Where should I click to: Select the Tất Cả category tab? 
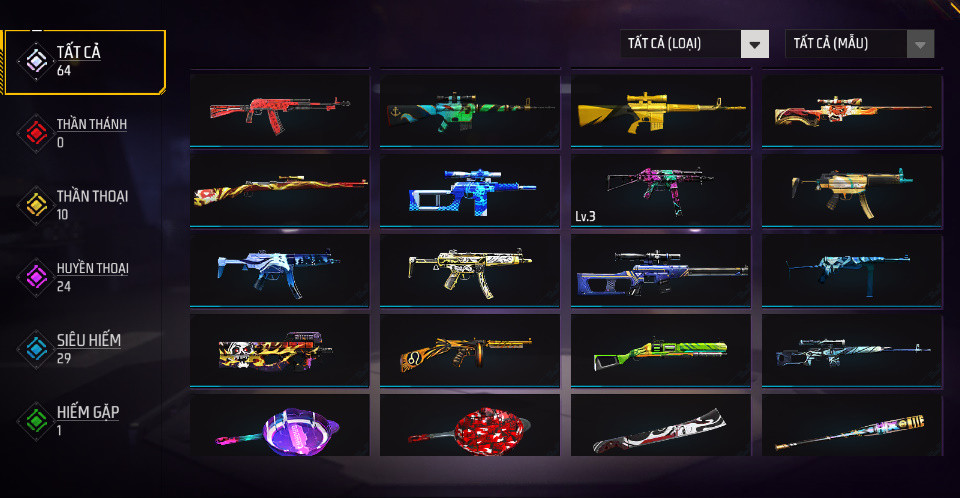(x=85, y=61)
